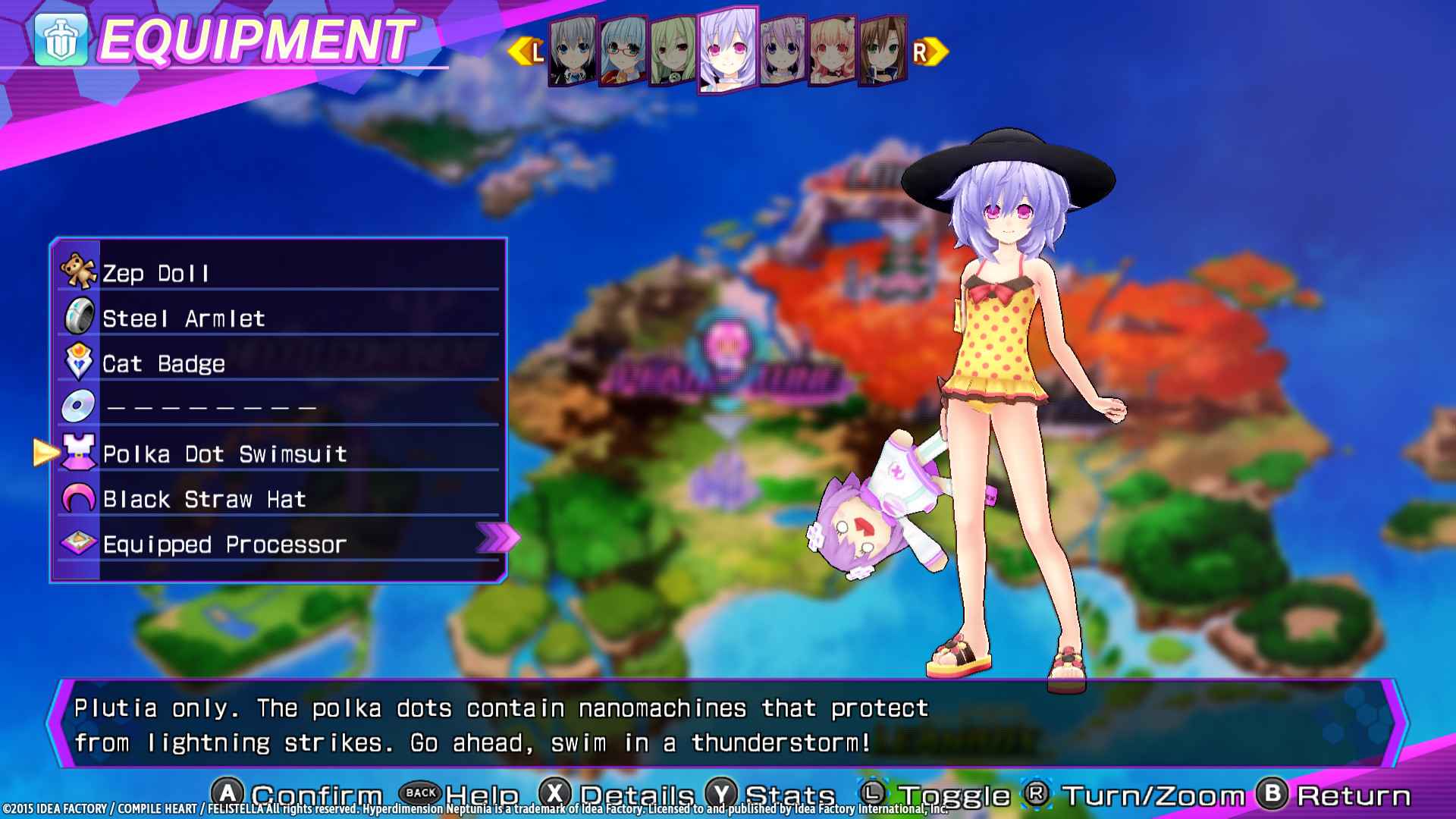
Task: Select the Zep Doll teddy bear icon
Action: click(80, 271)
